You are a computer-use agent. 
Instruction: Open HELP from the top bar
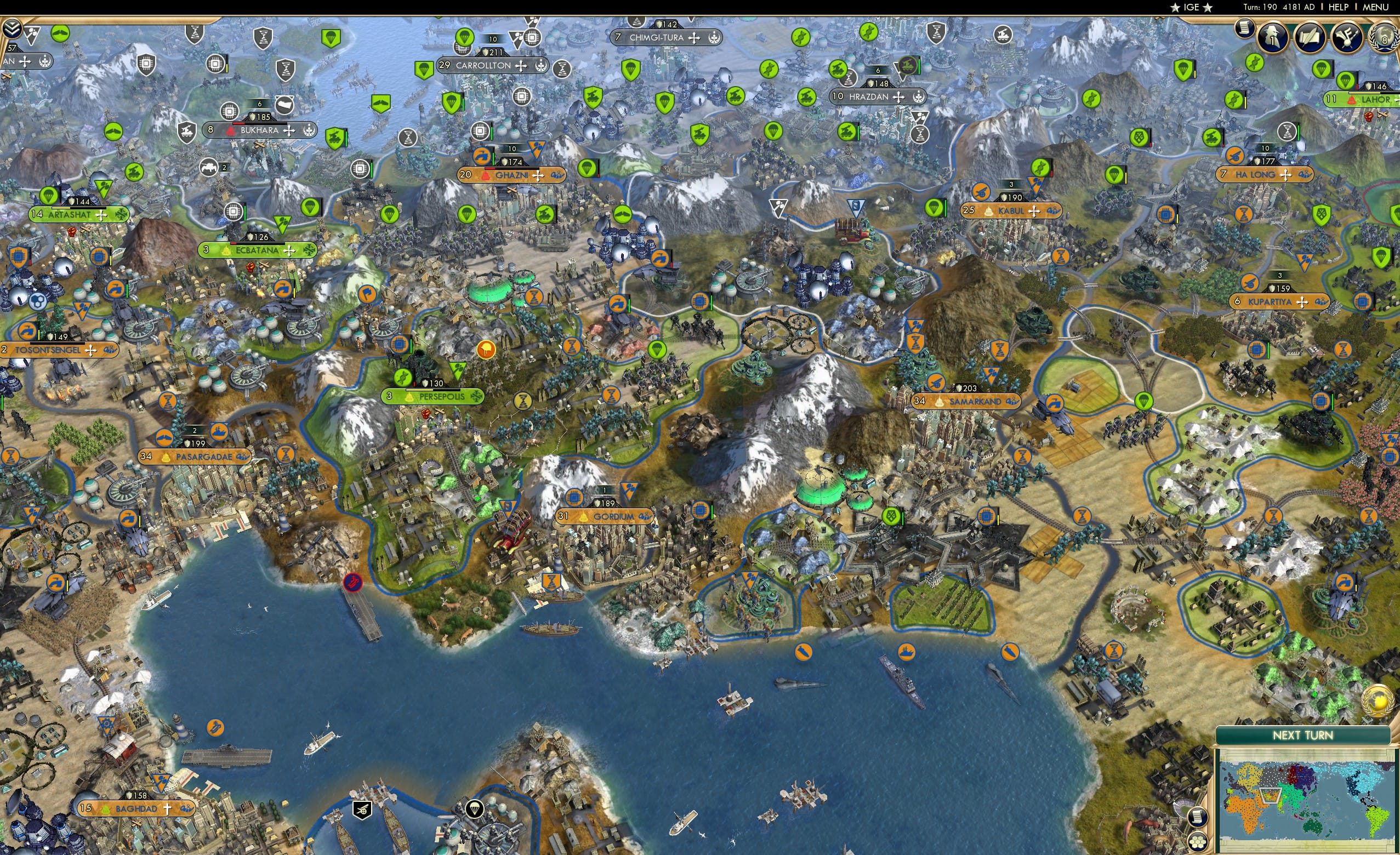tap(1339, 7)
